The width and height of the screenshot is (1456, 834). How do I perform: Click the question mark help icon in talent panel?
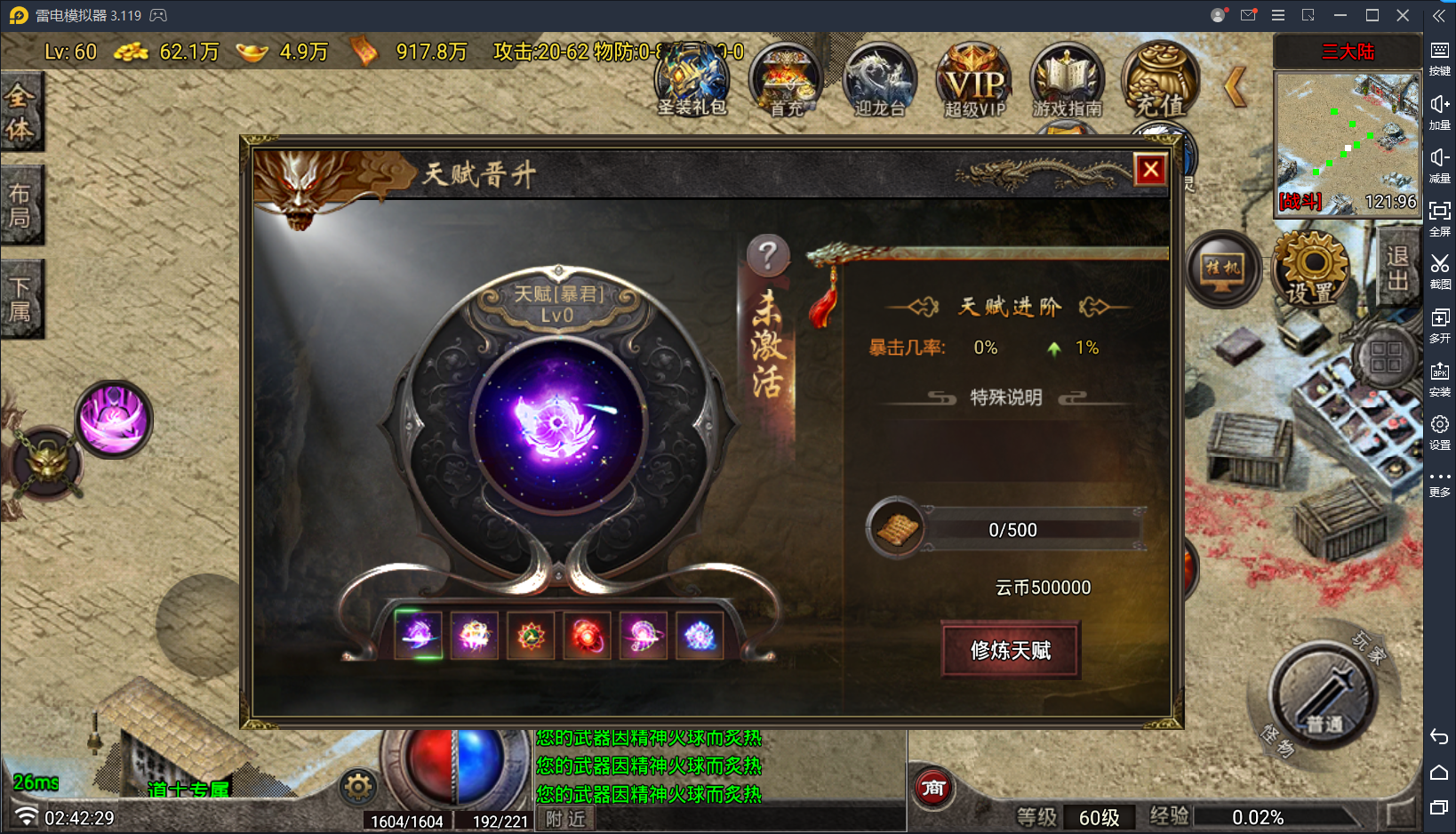click(x=770, y=255)
